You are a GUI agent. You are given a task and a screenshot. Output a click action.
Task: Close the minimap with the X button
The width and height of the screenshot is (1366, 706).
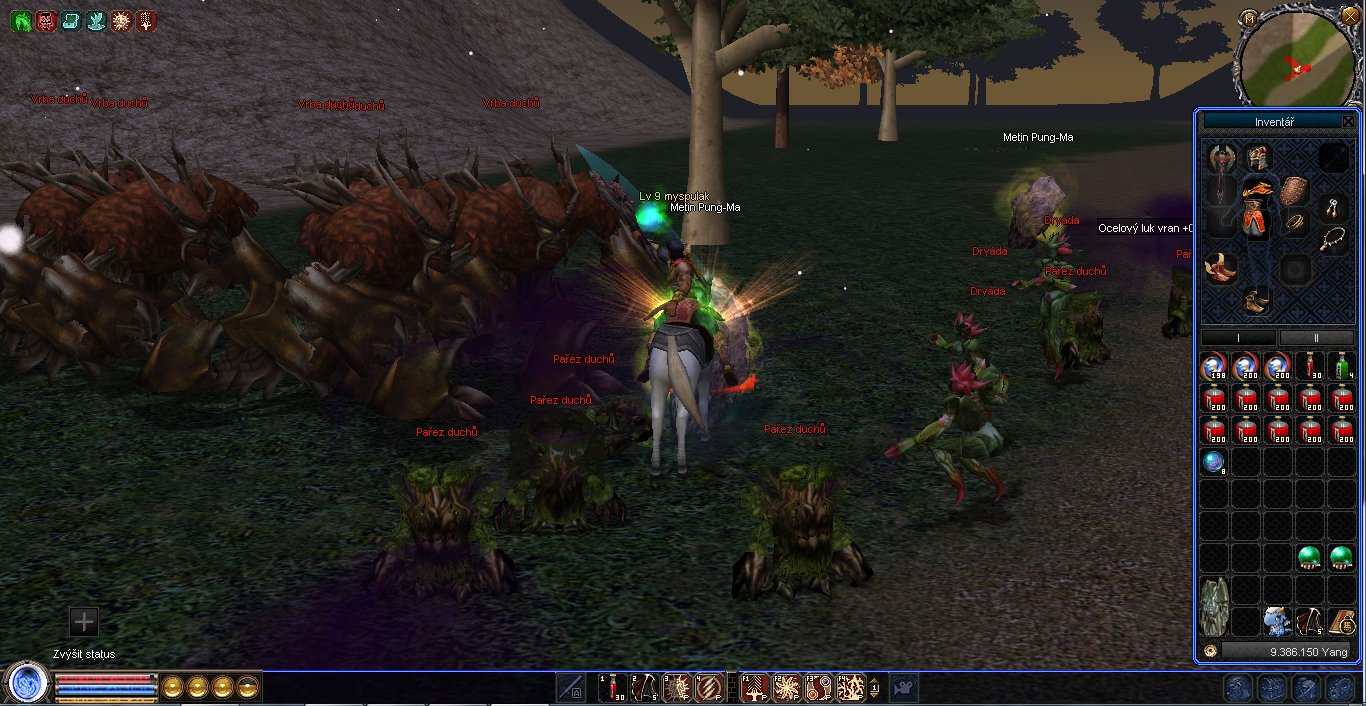[1350, 17]
